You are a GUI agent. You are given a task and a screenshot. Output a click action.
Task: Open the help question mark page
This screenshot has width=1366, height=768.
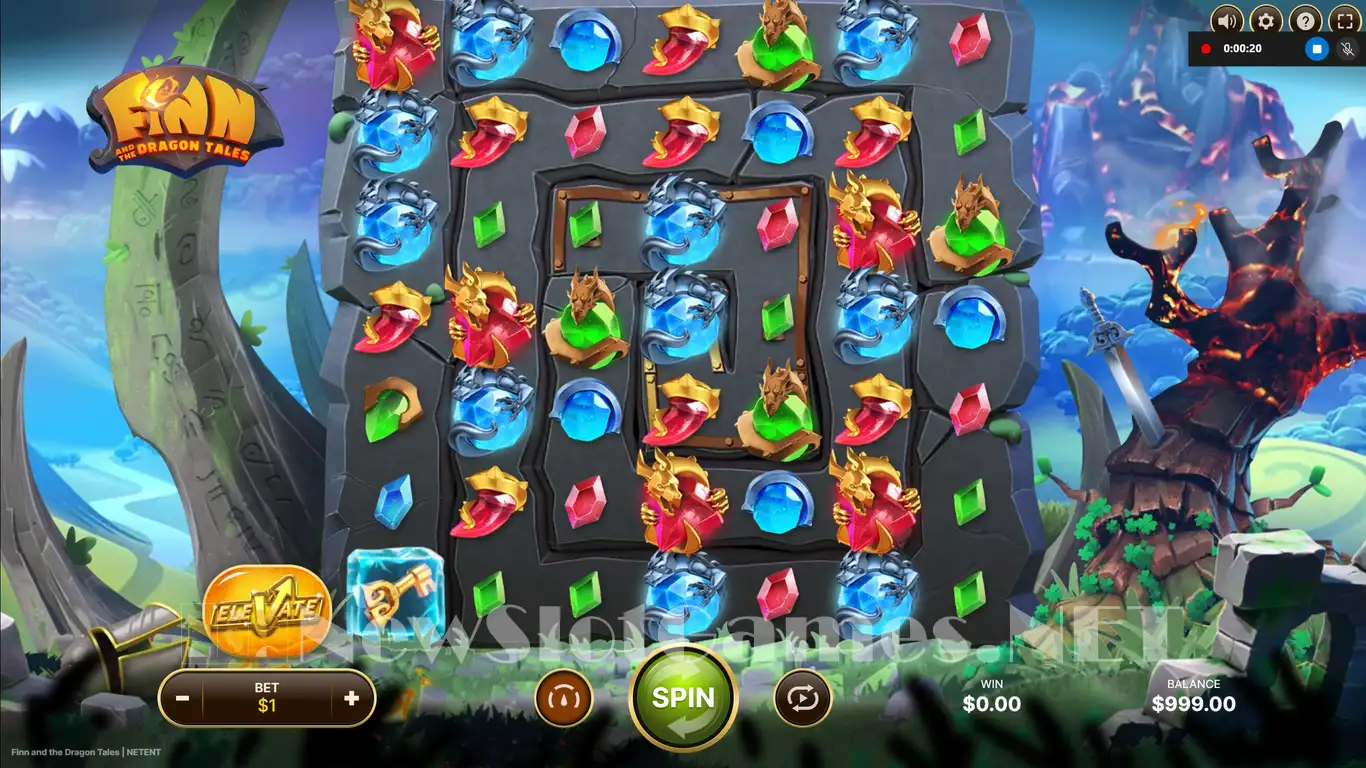(1304, 20)
